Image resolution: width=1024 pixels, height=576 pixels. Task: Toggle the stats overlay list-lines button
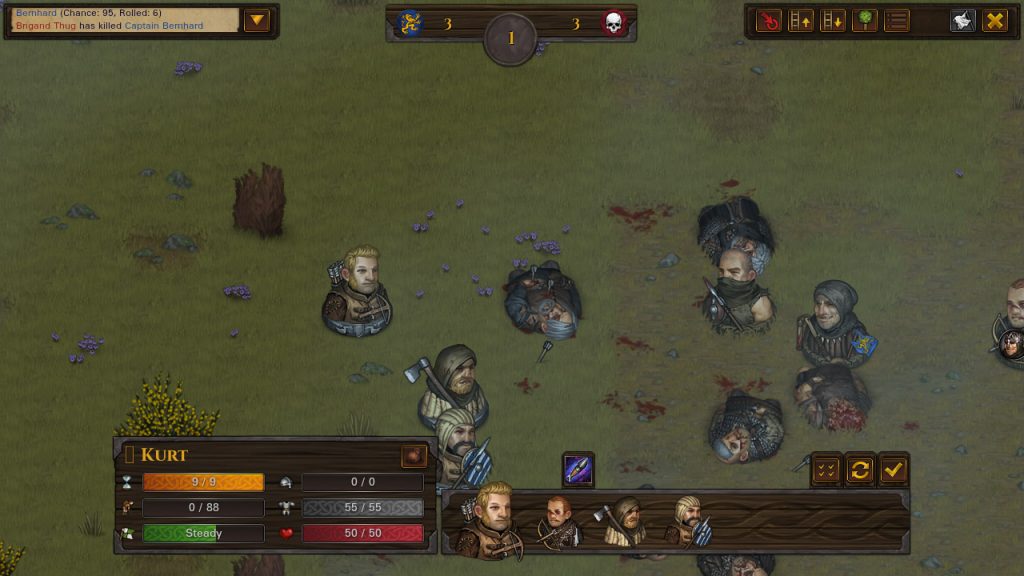[x=897, y=20]
